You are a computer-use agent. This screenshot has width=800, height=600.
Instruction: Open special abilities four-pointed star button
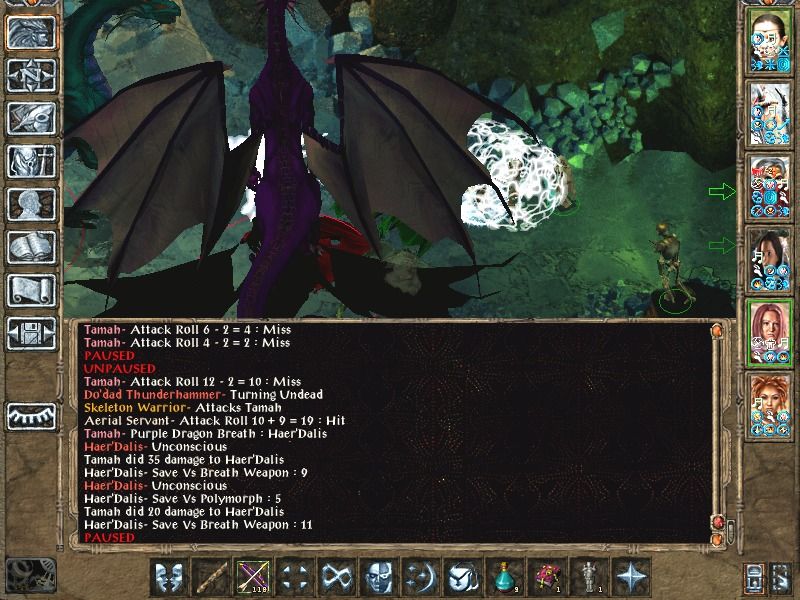pos(631,577)
